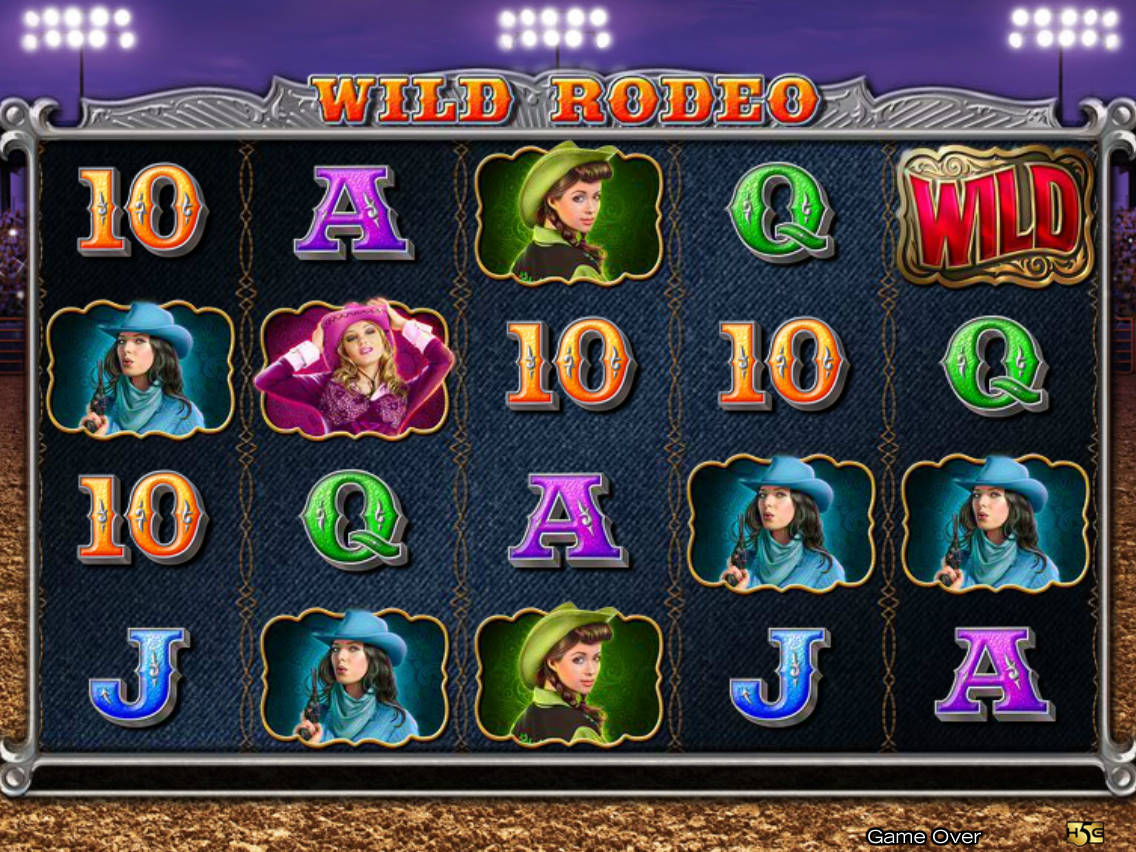Click the H5G logo icon
The image size is (1136, 852).
(x=1084, y=832)
